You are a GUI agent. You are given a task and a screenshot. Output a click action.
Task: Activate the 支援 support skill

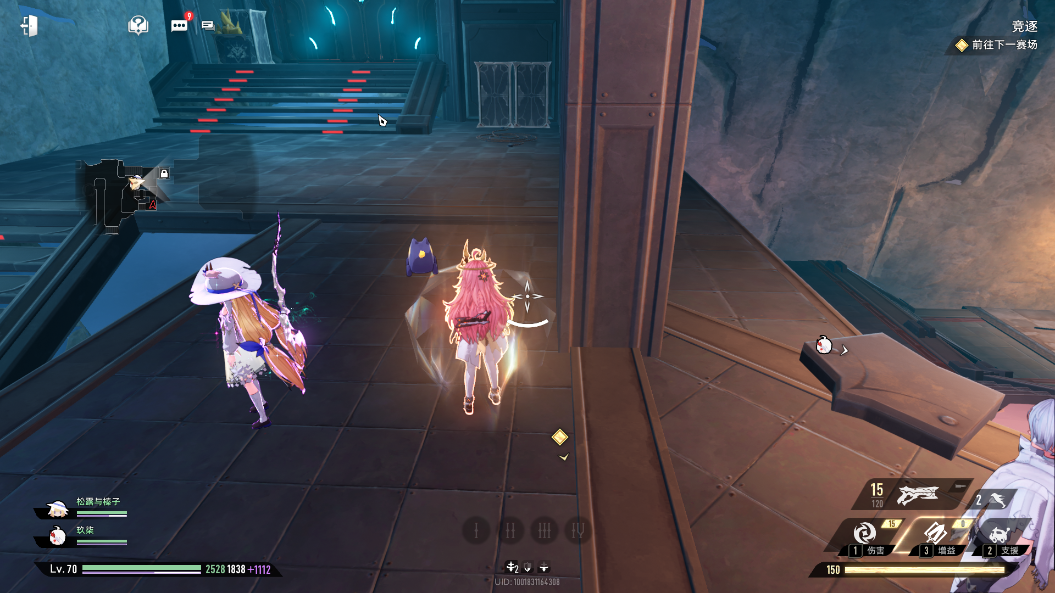1000,535
